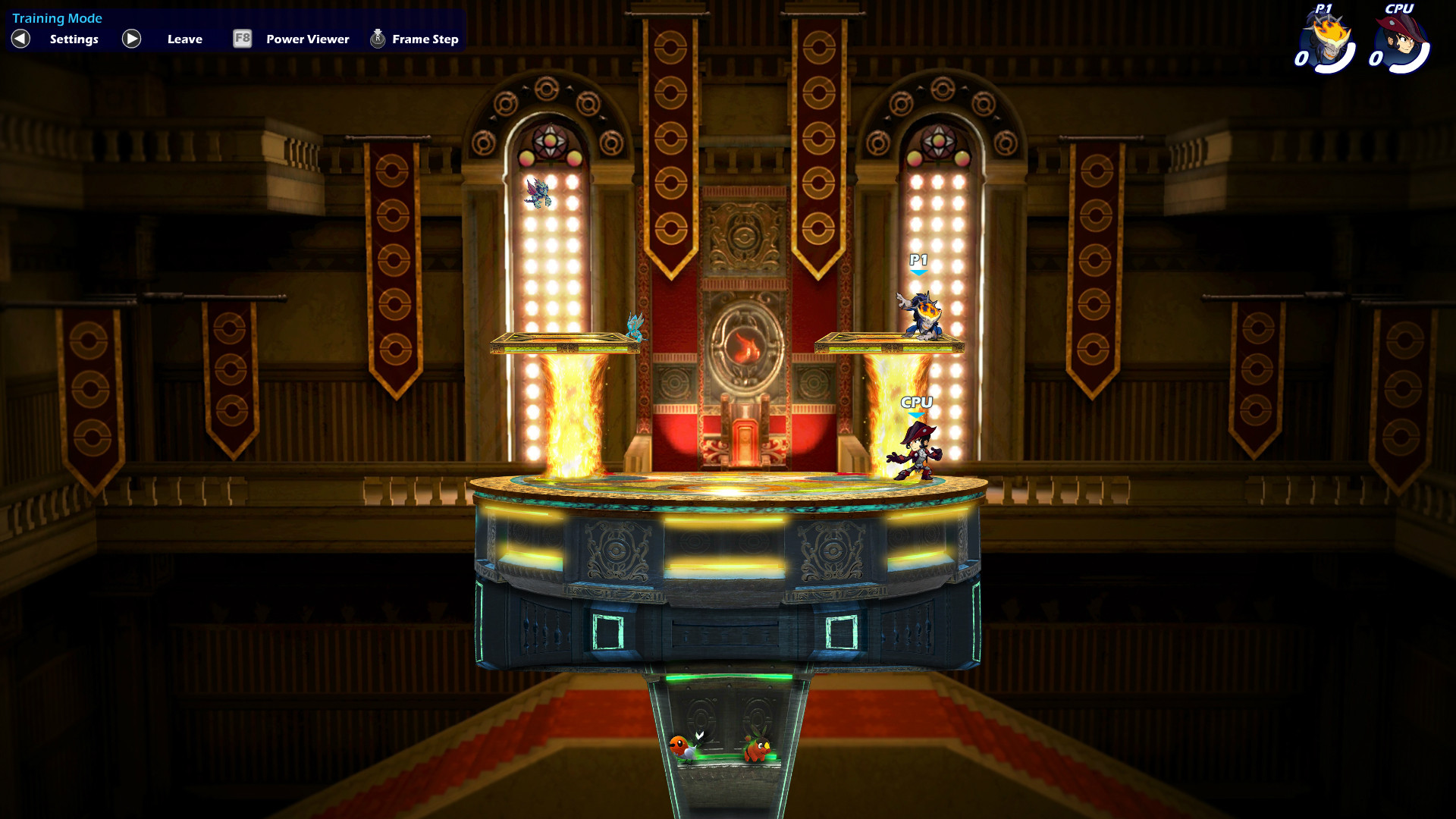Image resolution: width=1456 pixels, height=819 pixels.
Task: Open Settings from the training menu
Action: pyautogui.click(x=74, y=39)
